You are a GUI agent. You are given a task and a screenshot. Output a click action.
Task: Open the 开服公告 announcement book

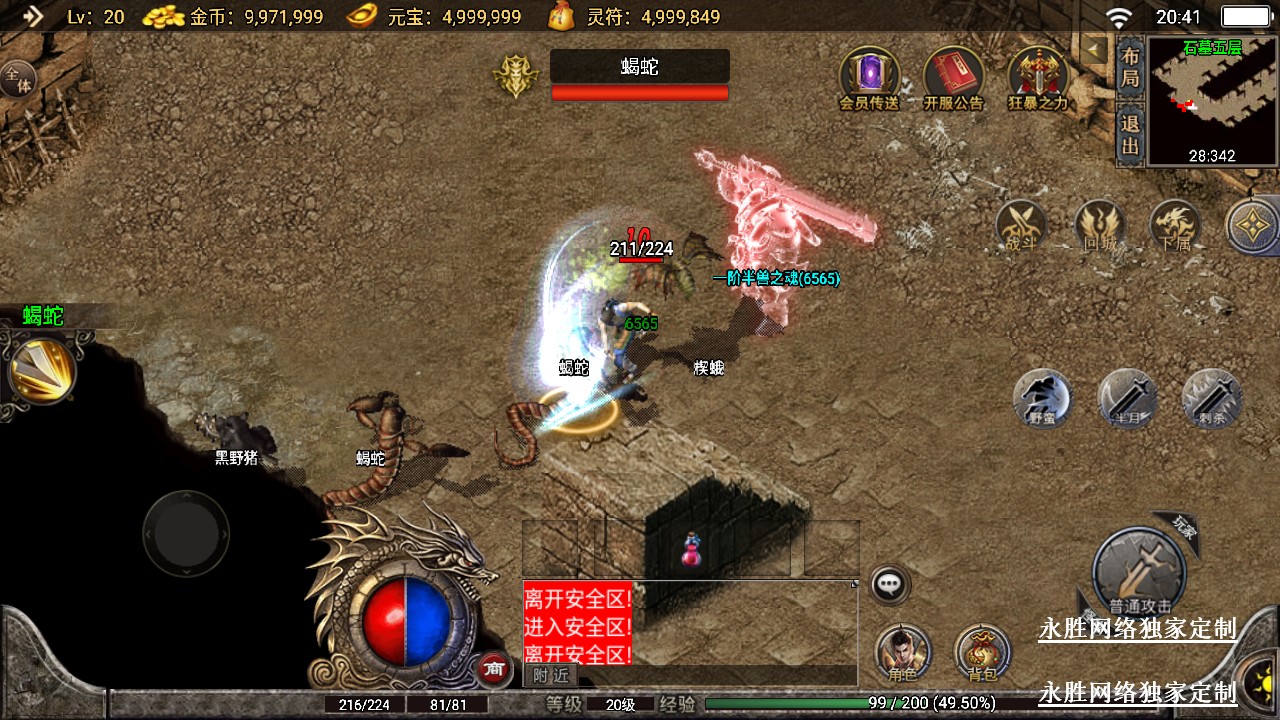click(x=953, y=76)
